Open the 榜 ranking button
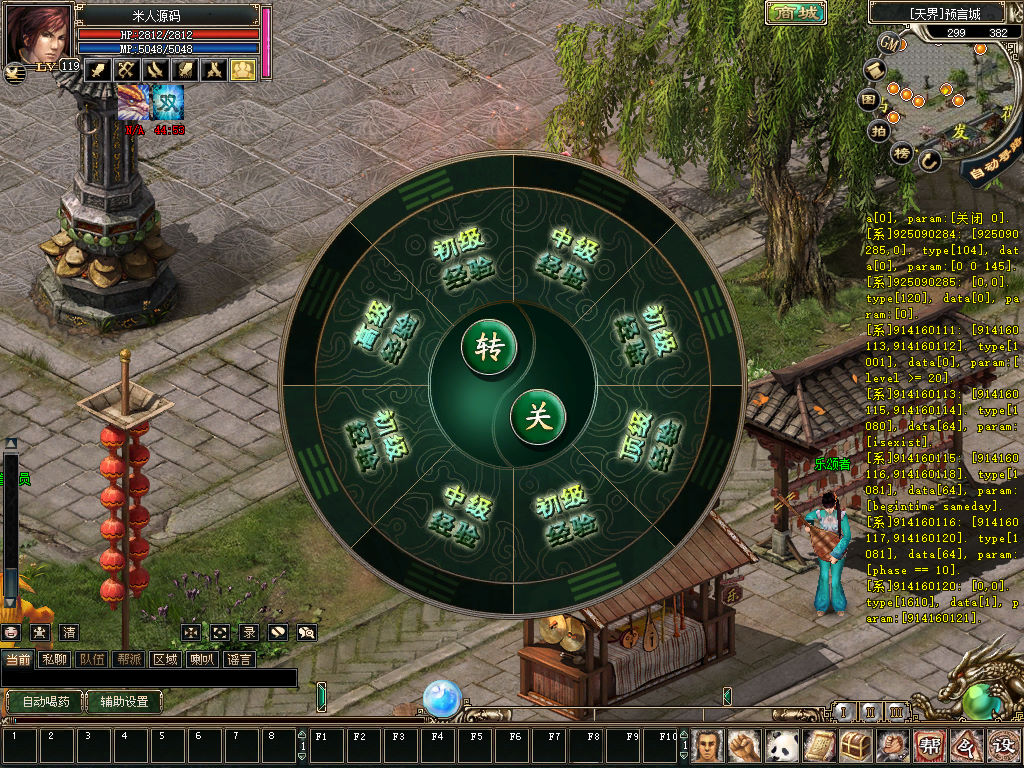The height and width of the screenshot is (768, 1024). tap(902, 153)
